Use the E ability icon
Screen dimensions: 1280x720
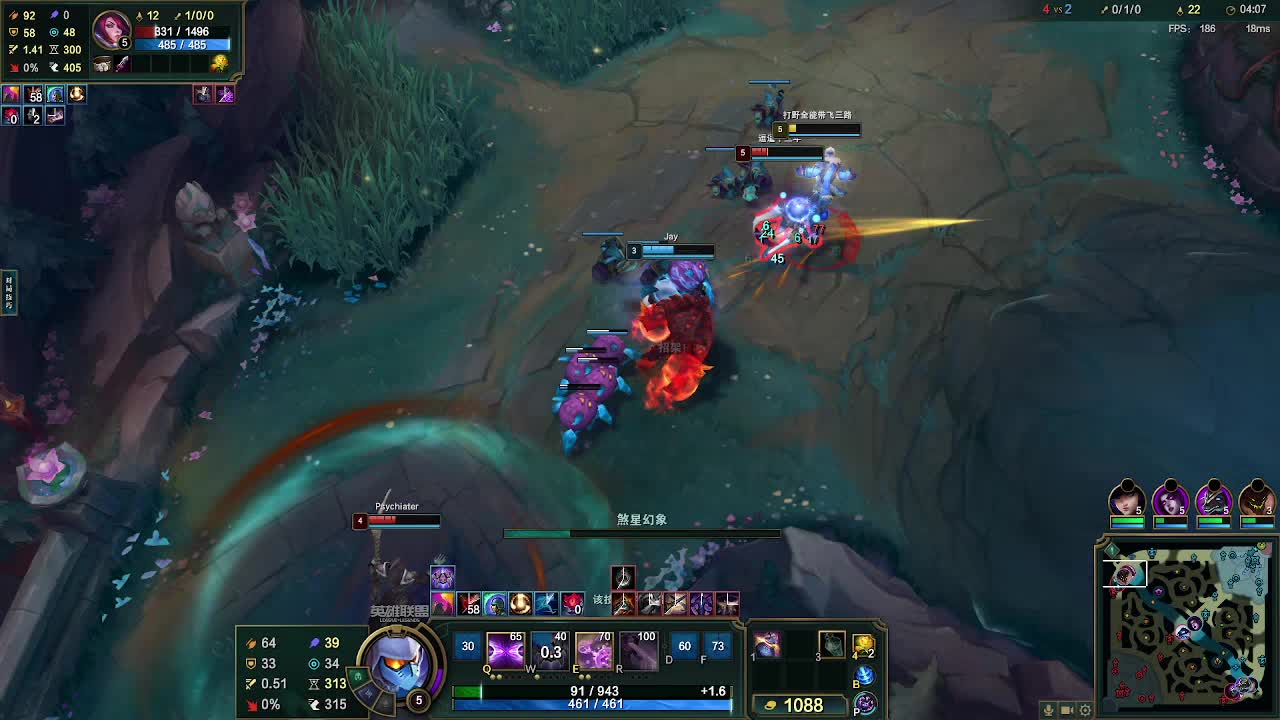[x=593, y=651]
